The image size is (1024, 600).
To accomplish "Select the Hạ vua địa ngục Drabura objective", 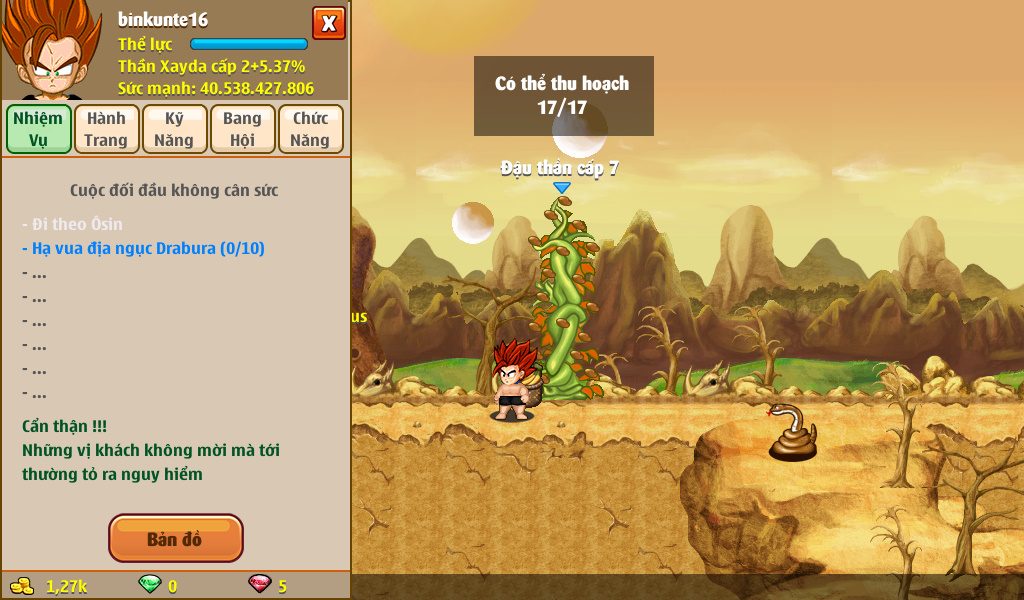I will click(143, 248).
